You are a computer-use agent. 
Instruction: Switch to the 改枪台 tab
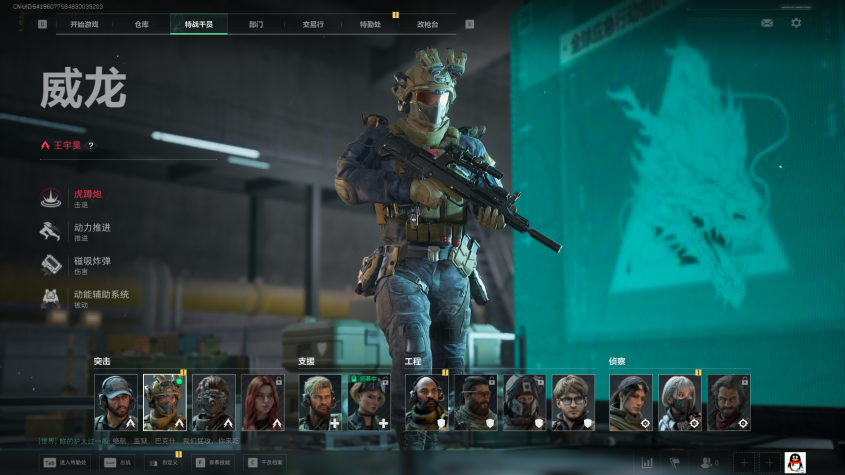(x=427, y=24)
